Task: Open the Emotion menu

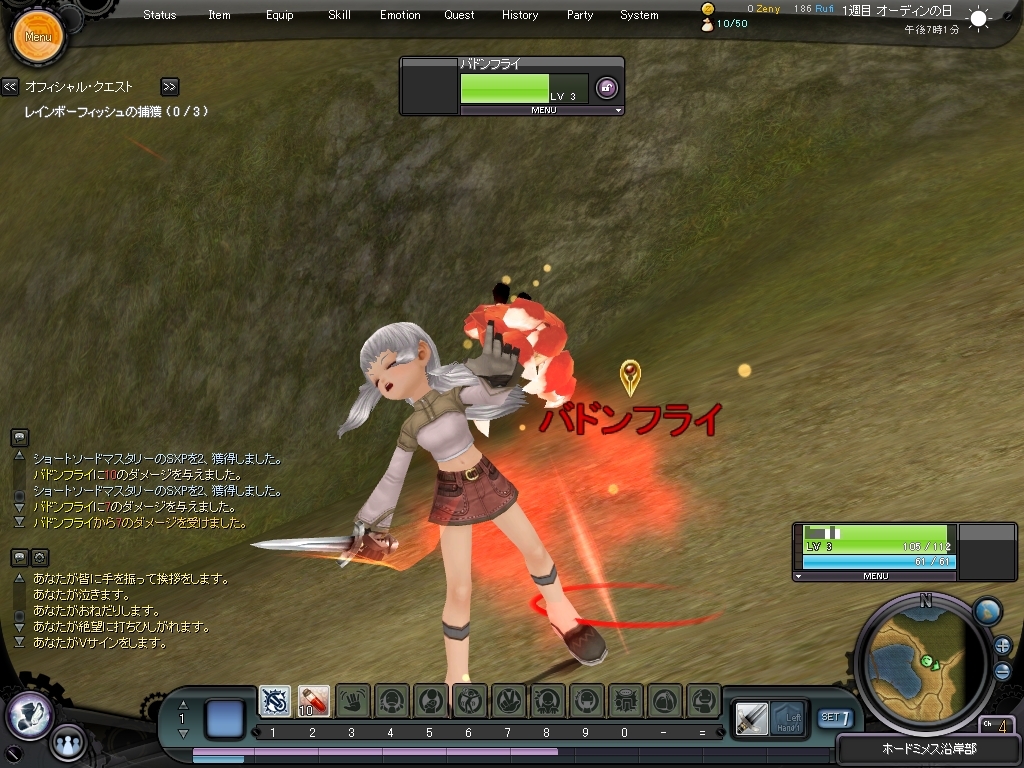Action: point(400,15)
